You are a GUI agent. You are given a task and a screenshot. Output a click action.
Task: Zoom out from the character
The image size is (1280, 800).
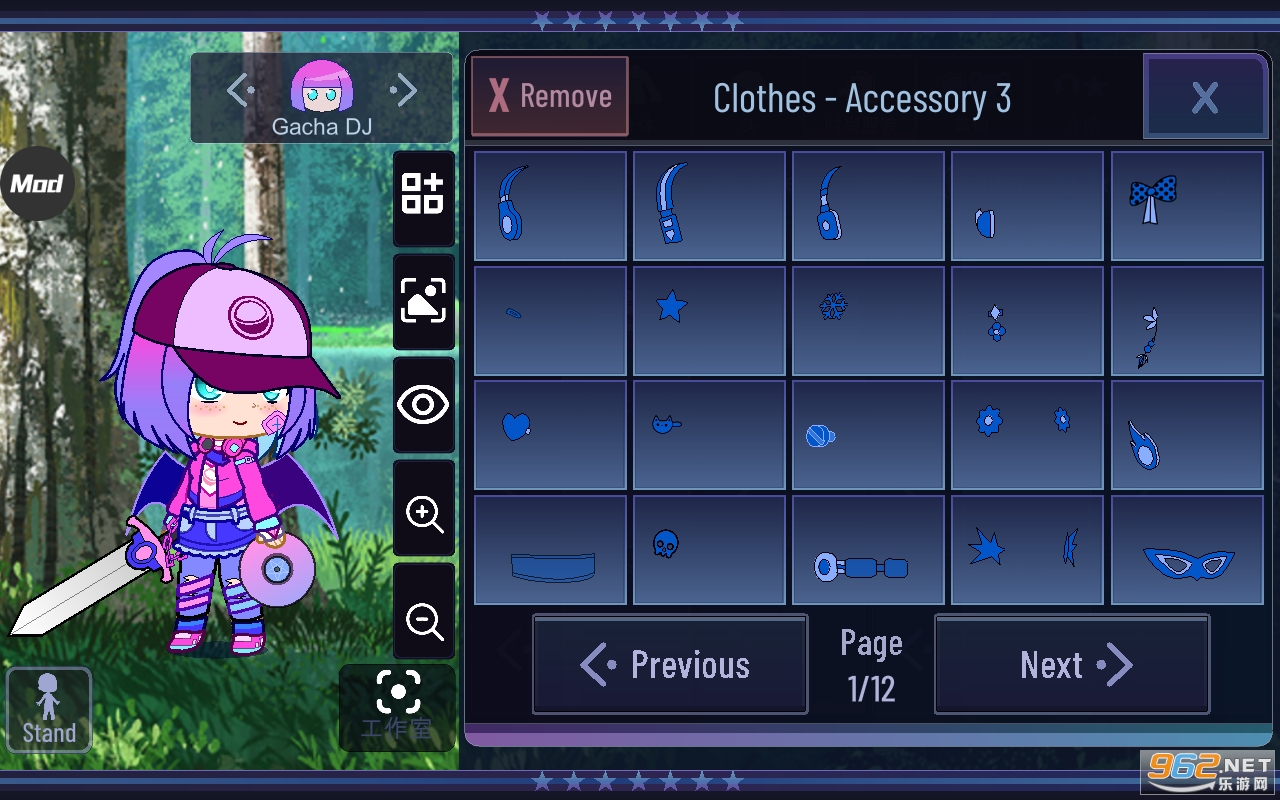[424, 621]
